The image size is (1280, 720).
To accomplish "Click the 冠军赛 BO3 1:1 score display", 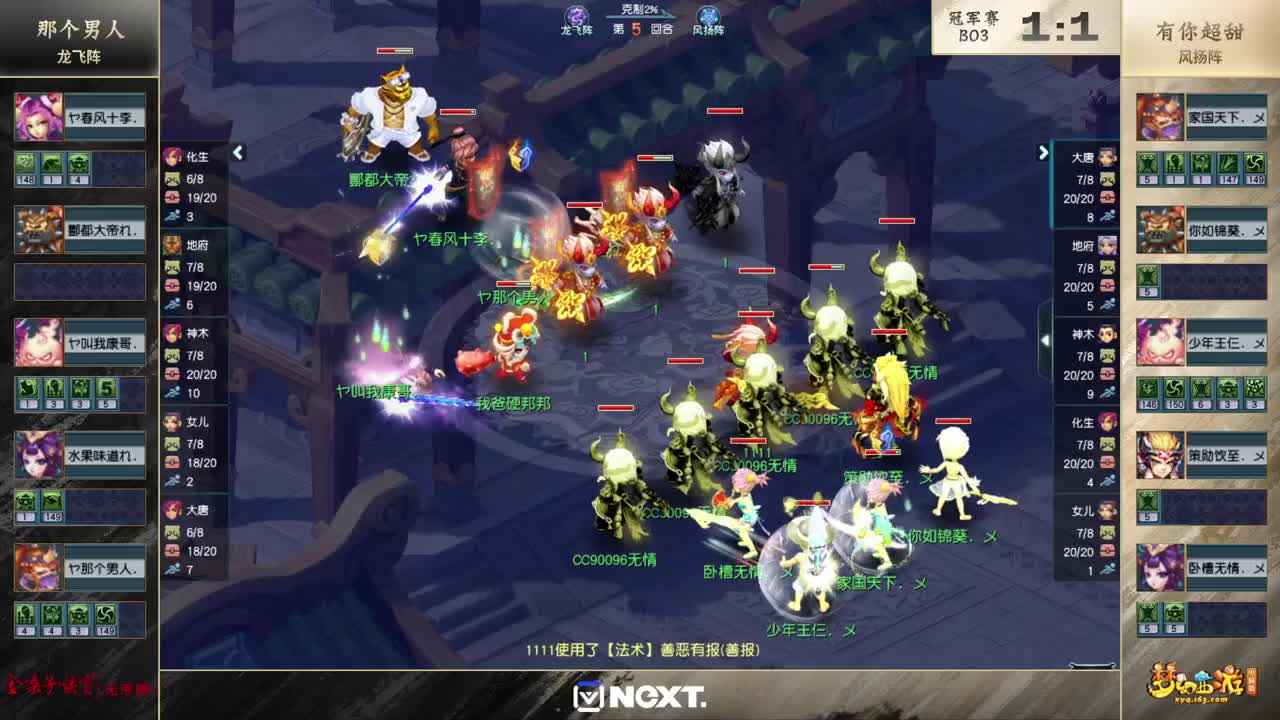I will click(x=1023, y=24).
